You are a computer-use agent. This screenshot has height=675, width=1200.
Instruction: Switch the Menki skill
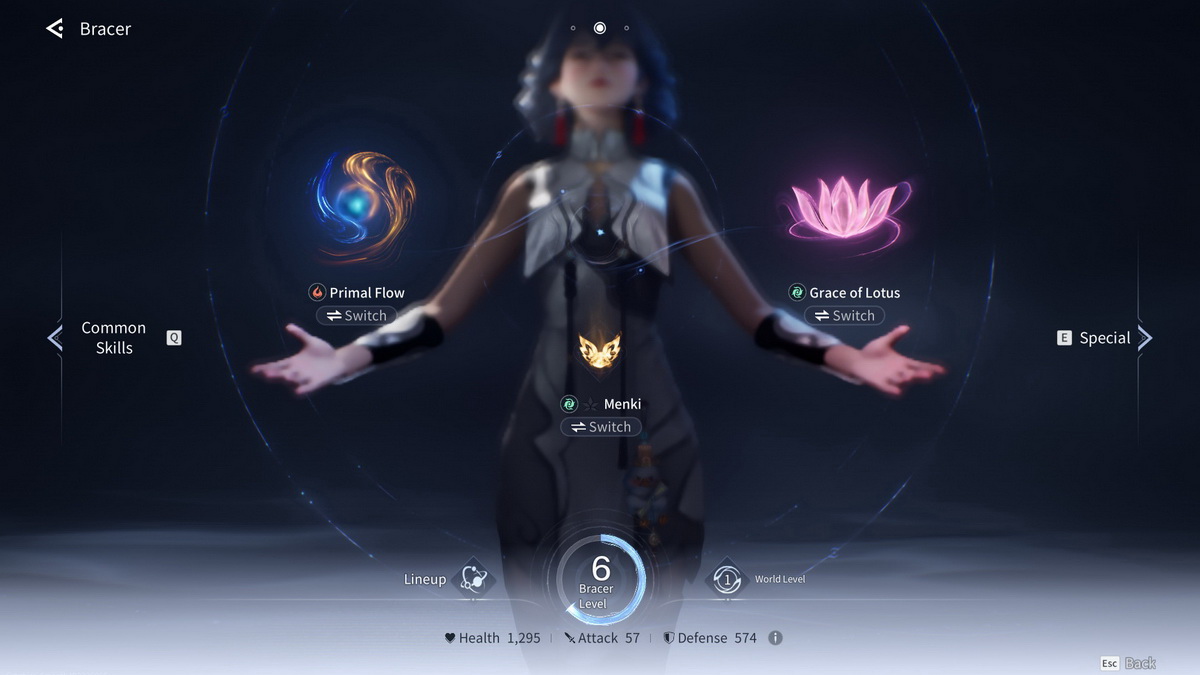[600, 427]
